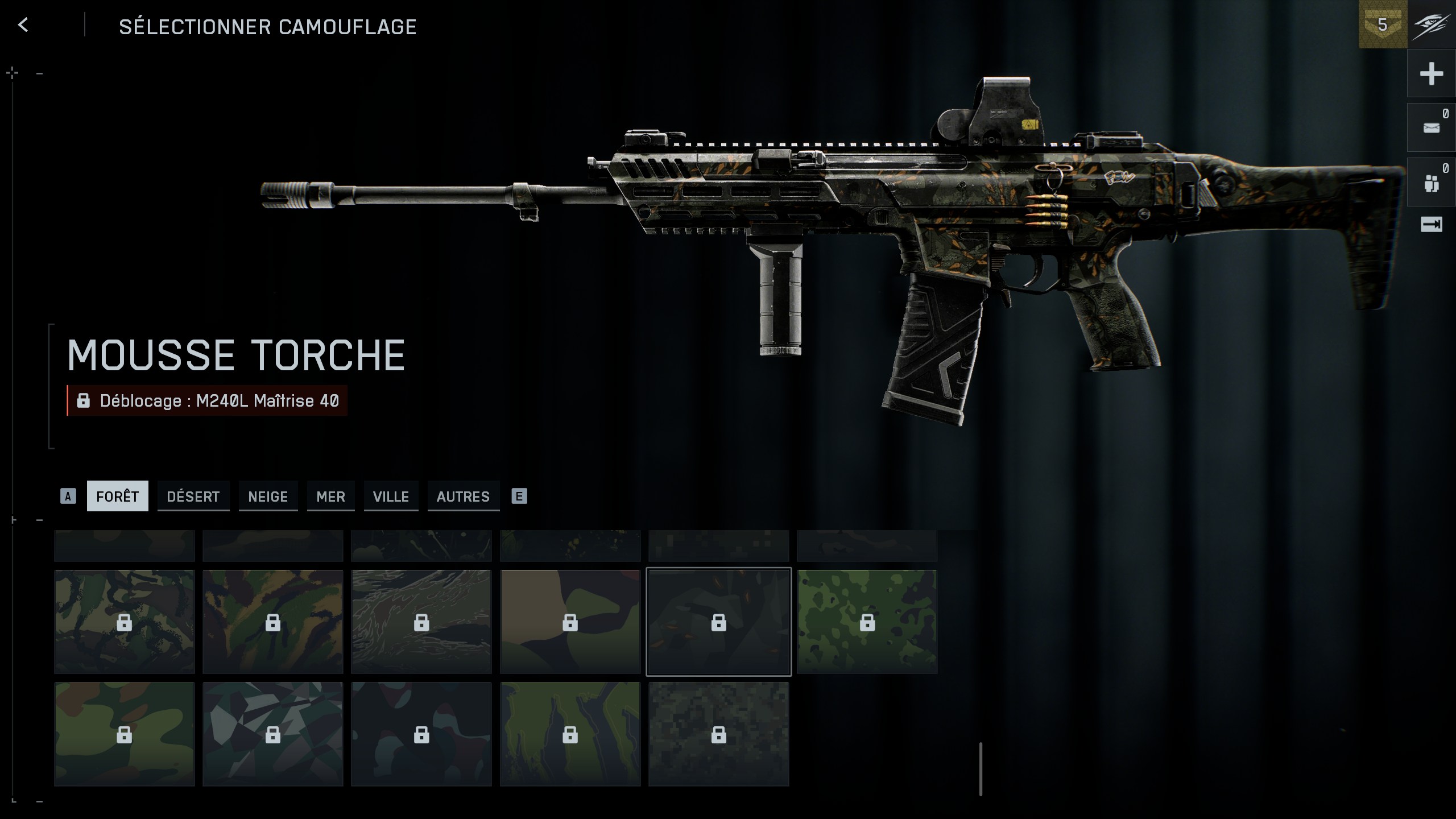Click the A keybind indicator next to Forêt

click(69, 496)
